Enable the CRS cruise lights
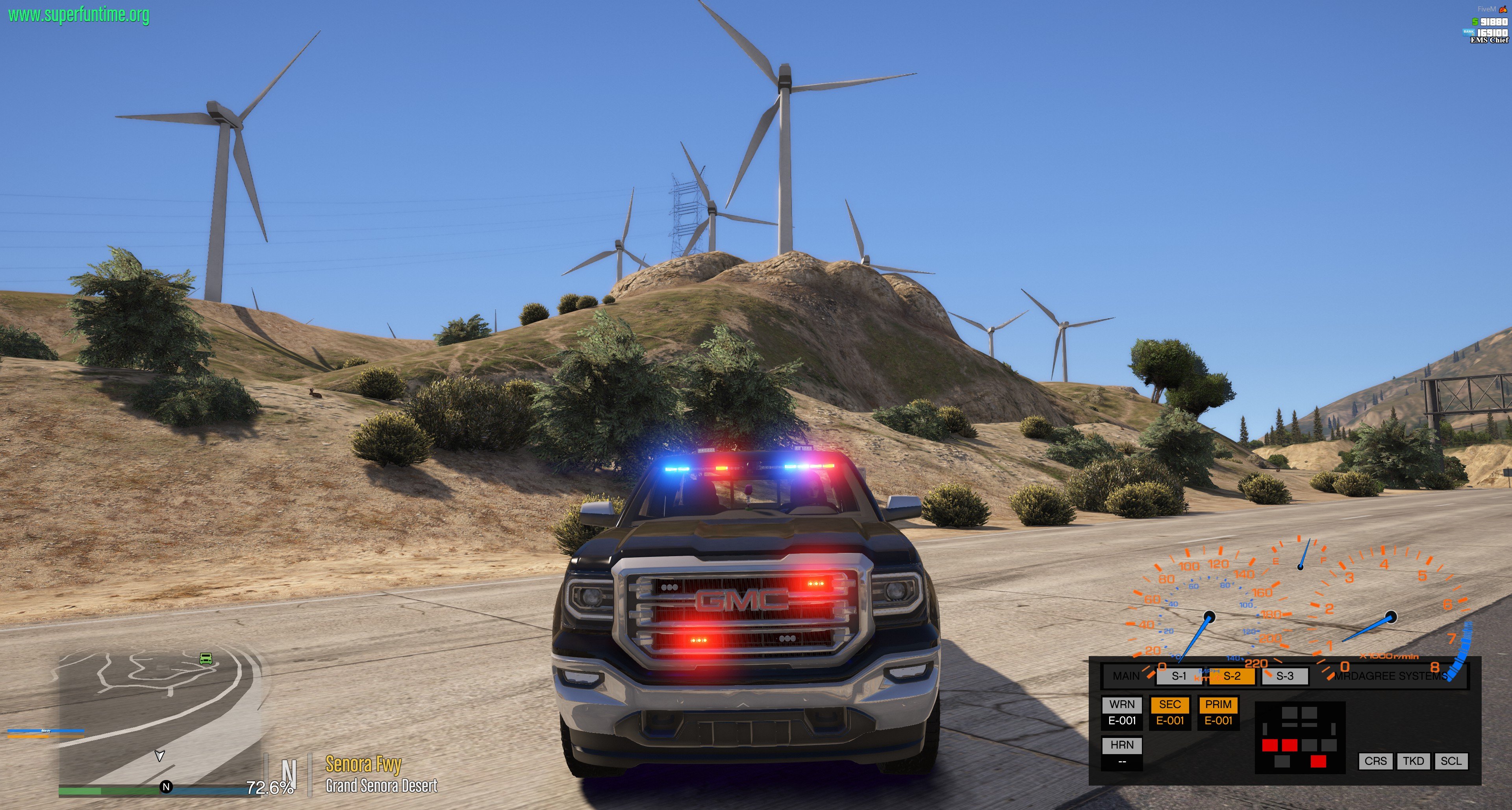Image resolution: width=1512 pixels, height=810 pixels. pos(1375,761)
